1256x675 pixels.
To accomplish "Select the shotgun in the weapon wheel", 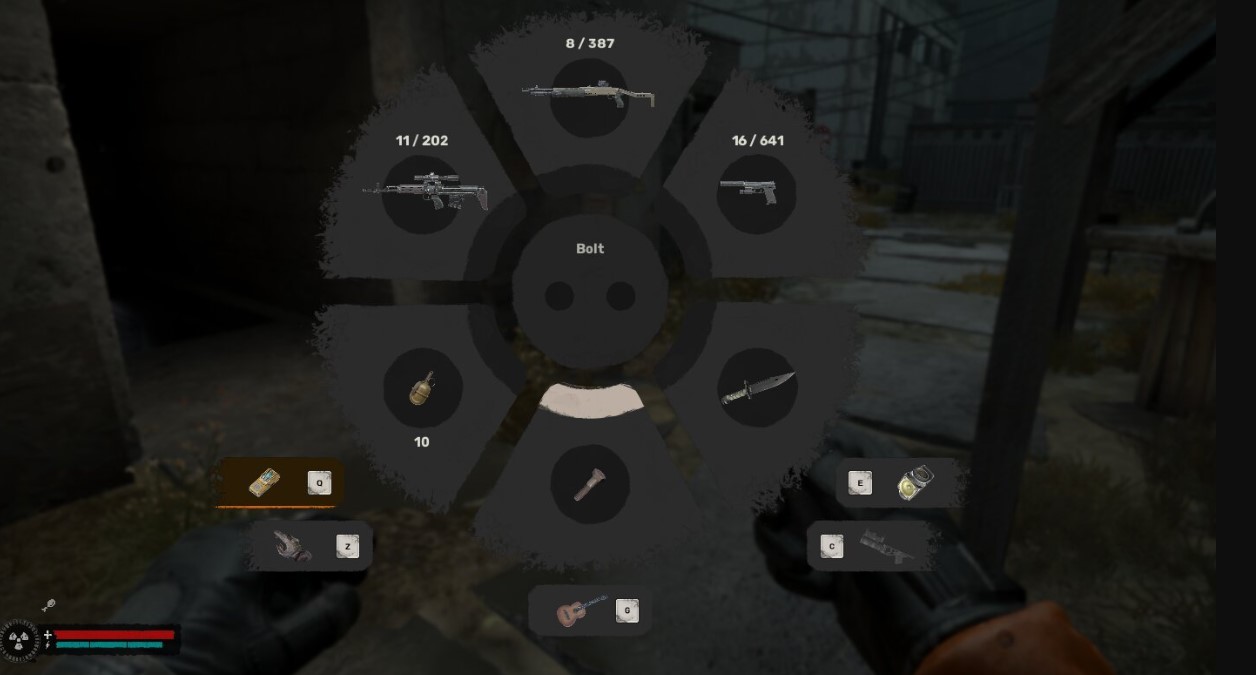I will pyautogui.click(x=589, y=96).
